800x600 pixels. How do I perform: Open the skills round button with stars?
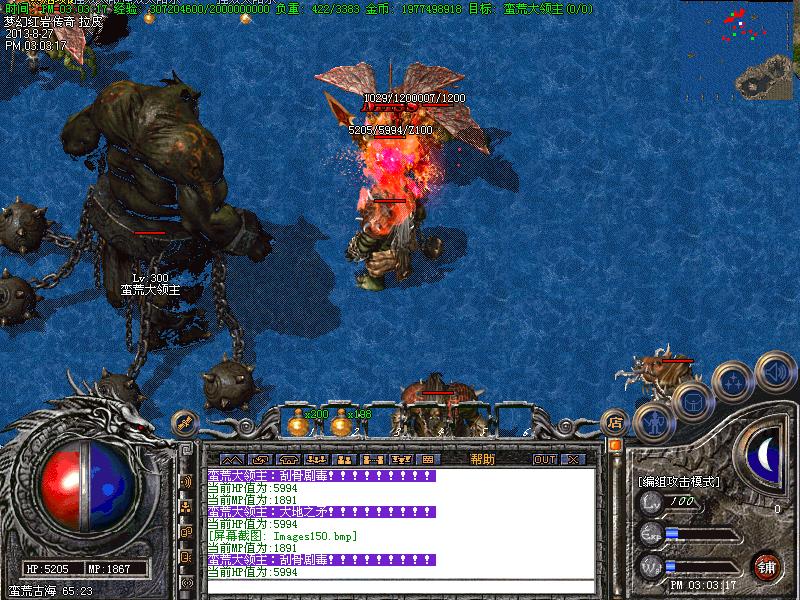[x=735, y=381]
